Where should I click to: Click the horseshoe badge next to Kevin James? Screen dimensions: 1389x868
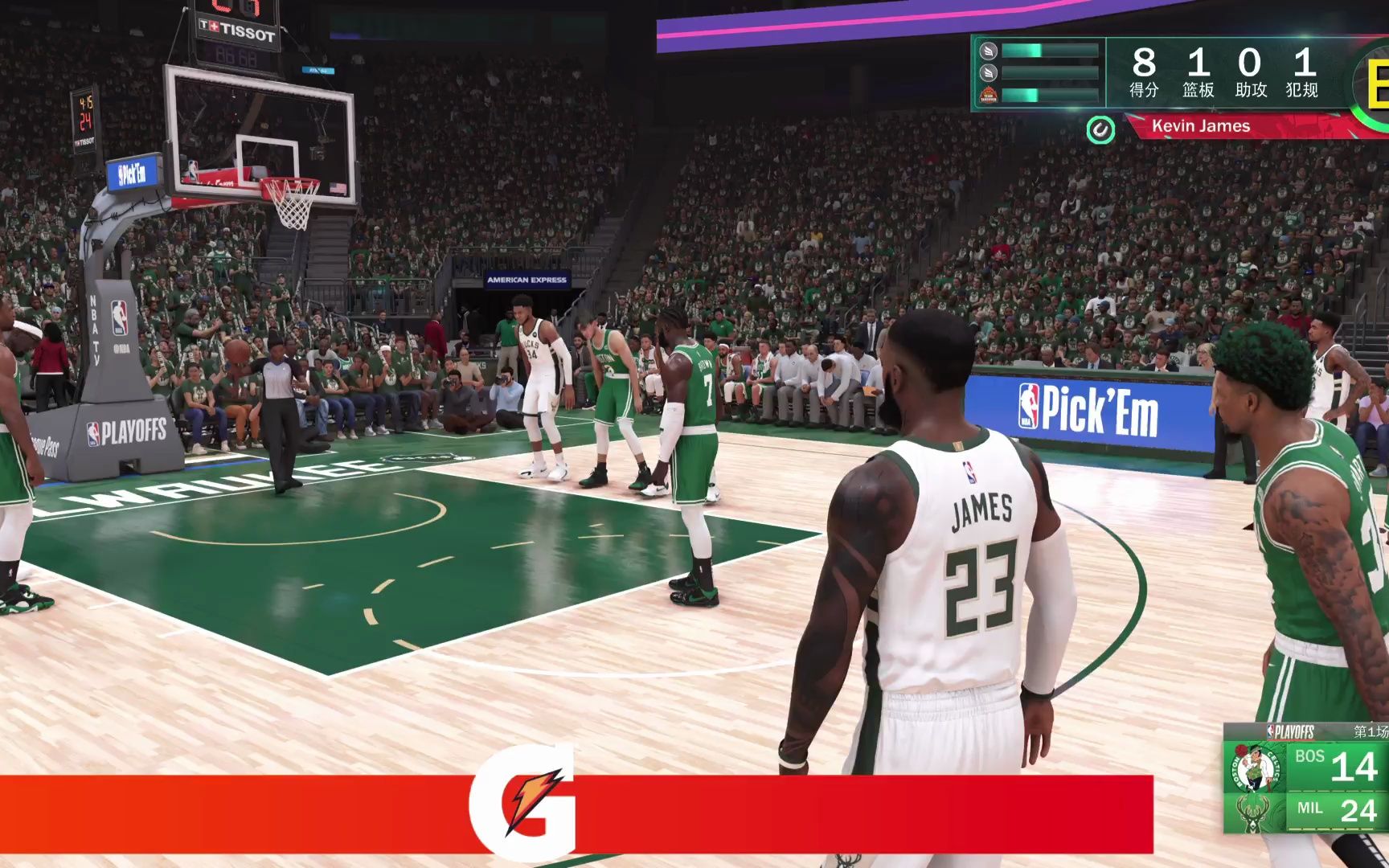pos(1102,129)
